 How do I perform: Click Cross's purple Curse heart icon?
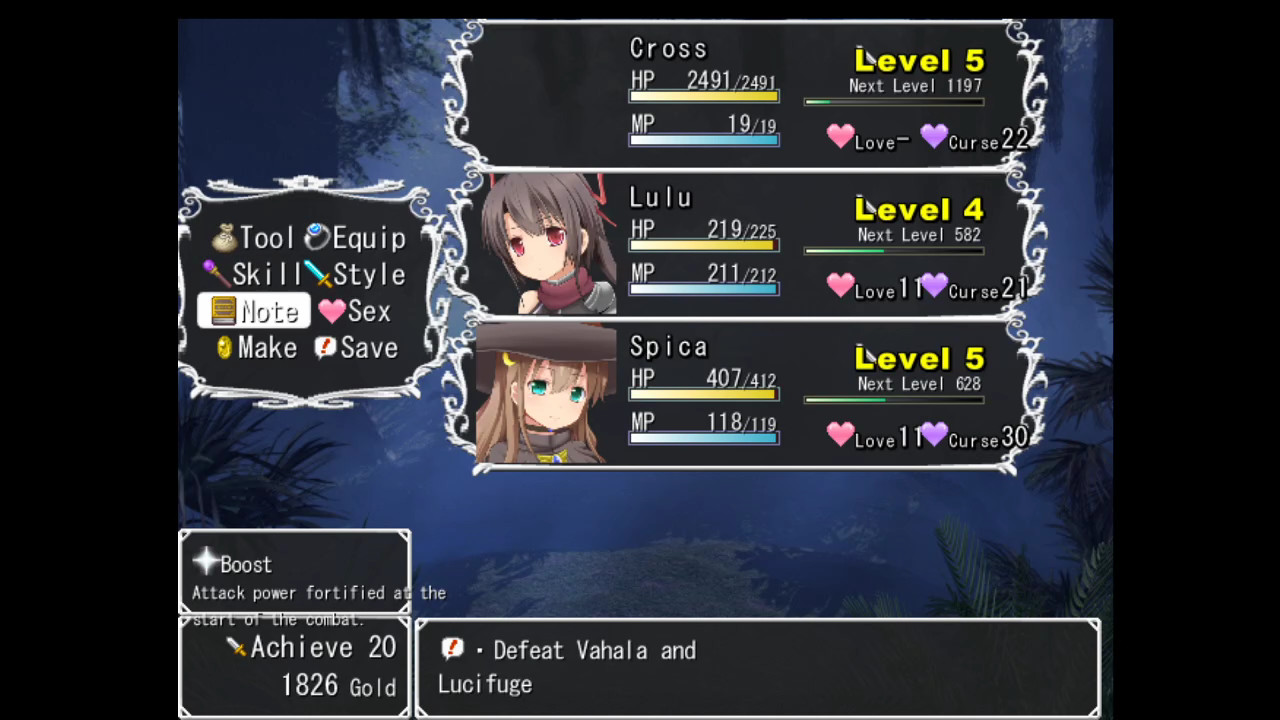[933, 135]
